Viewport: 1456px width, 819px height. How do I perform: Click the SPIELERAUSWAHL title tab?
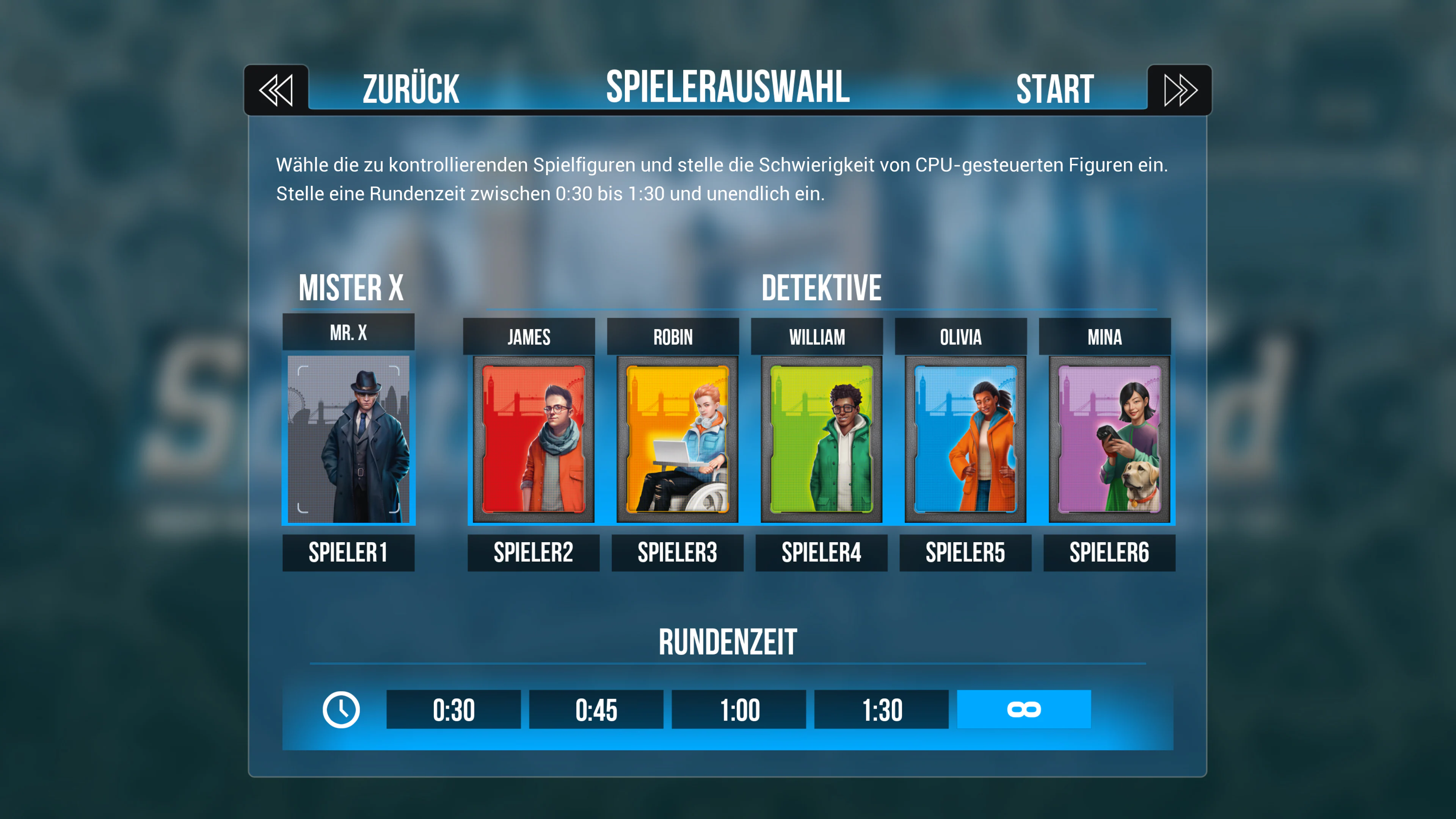pos(728,88)
